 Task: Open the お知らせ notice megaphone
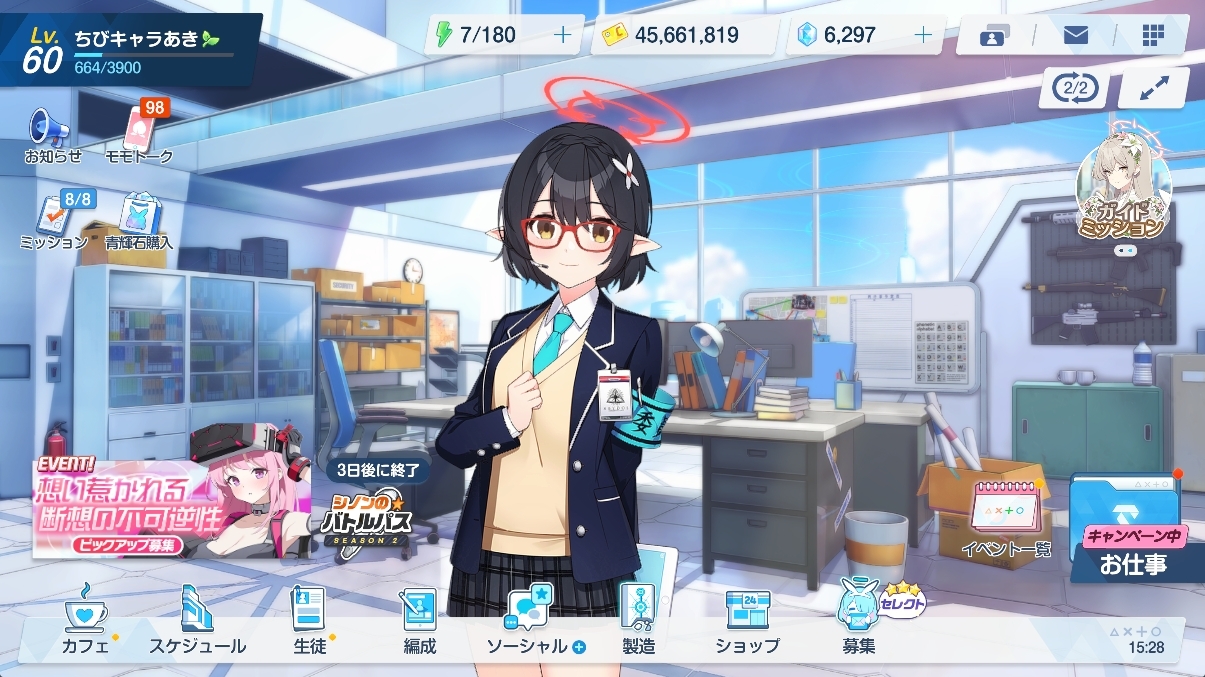[52, 133]
